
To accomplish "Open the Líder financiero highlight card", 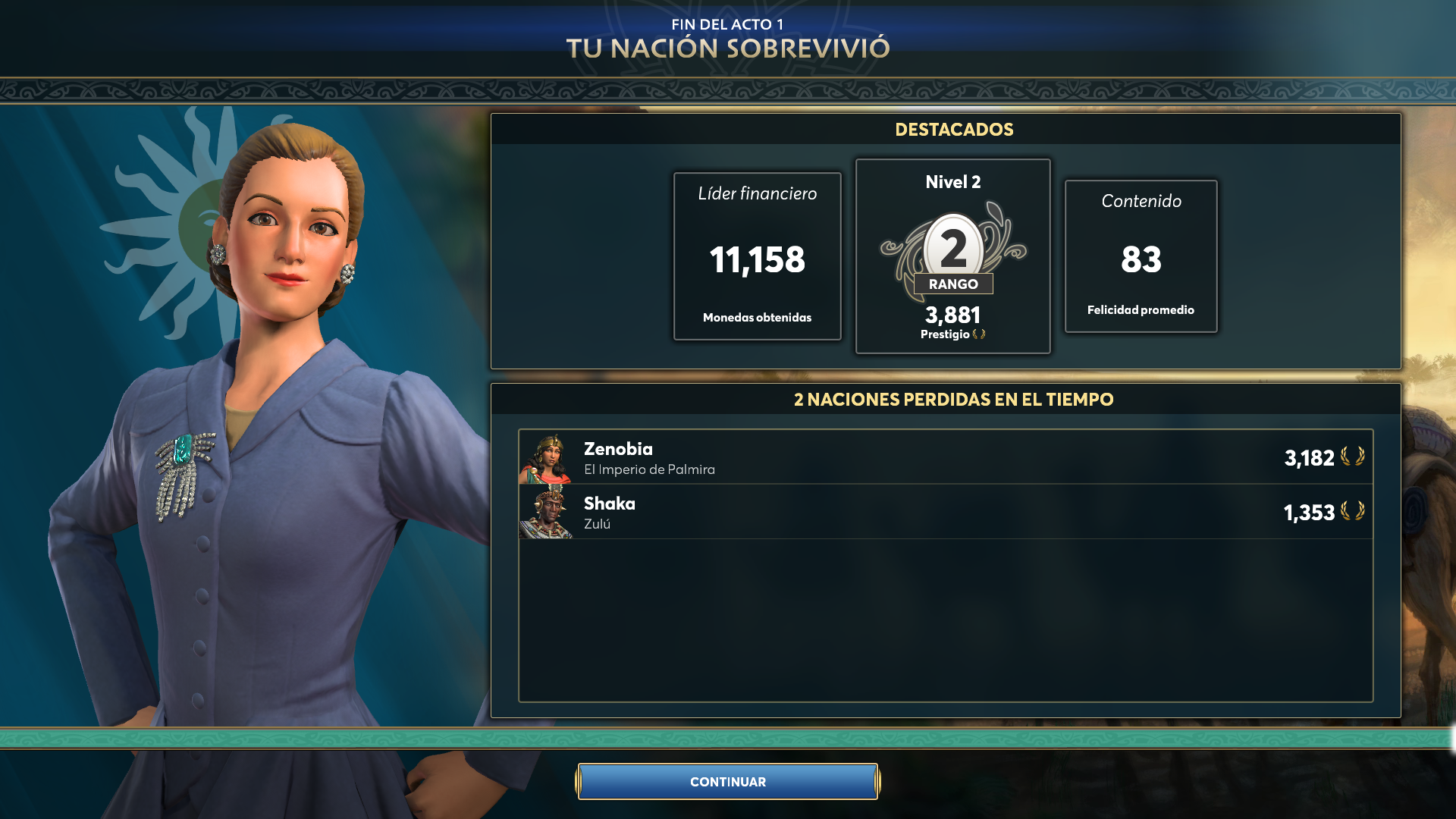I will [757, 256].
